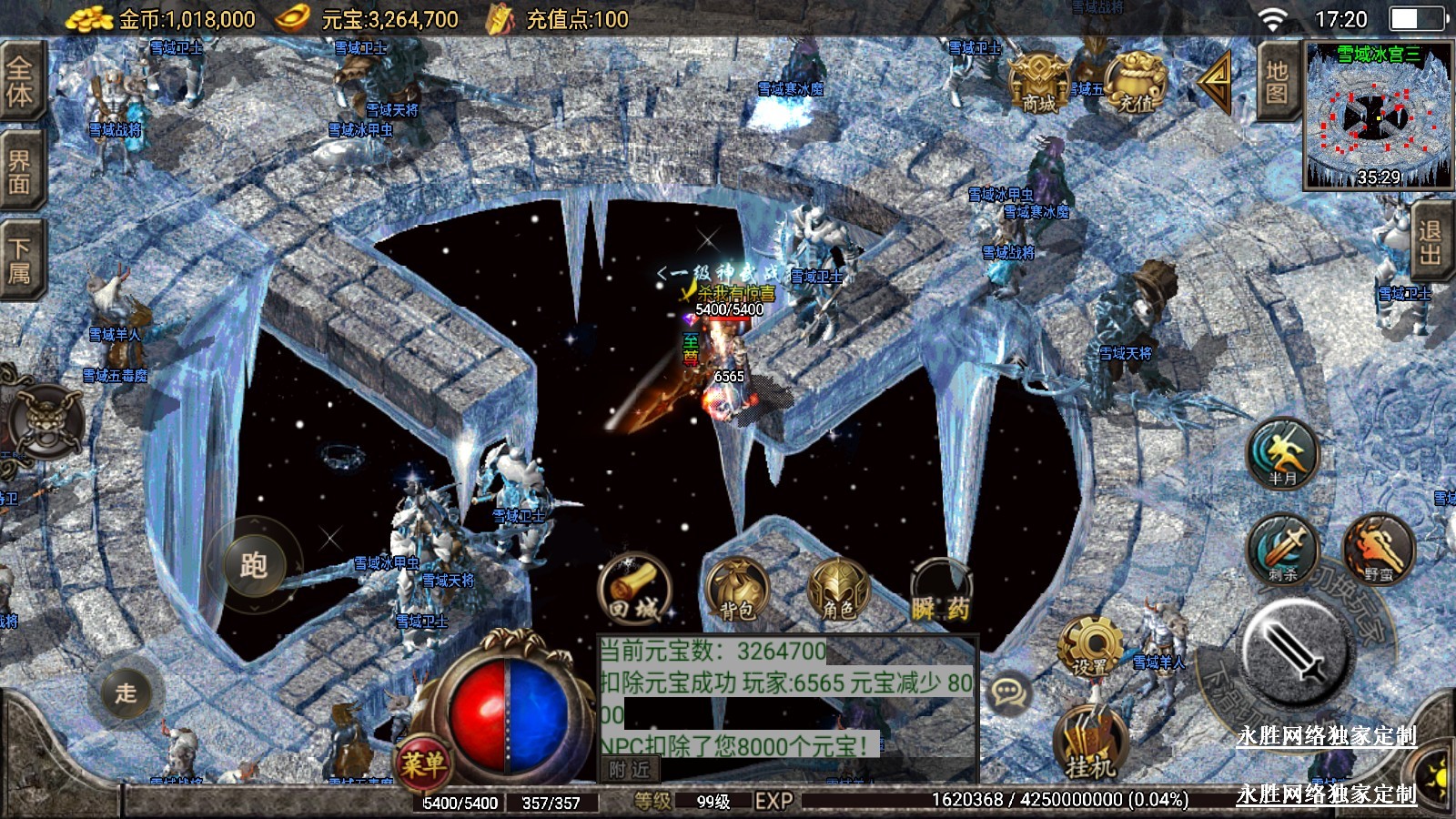The height and width of the screenshot is (819, 1456).
Task: Open the 背包 backpack
Action: (x=737, y=591)
